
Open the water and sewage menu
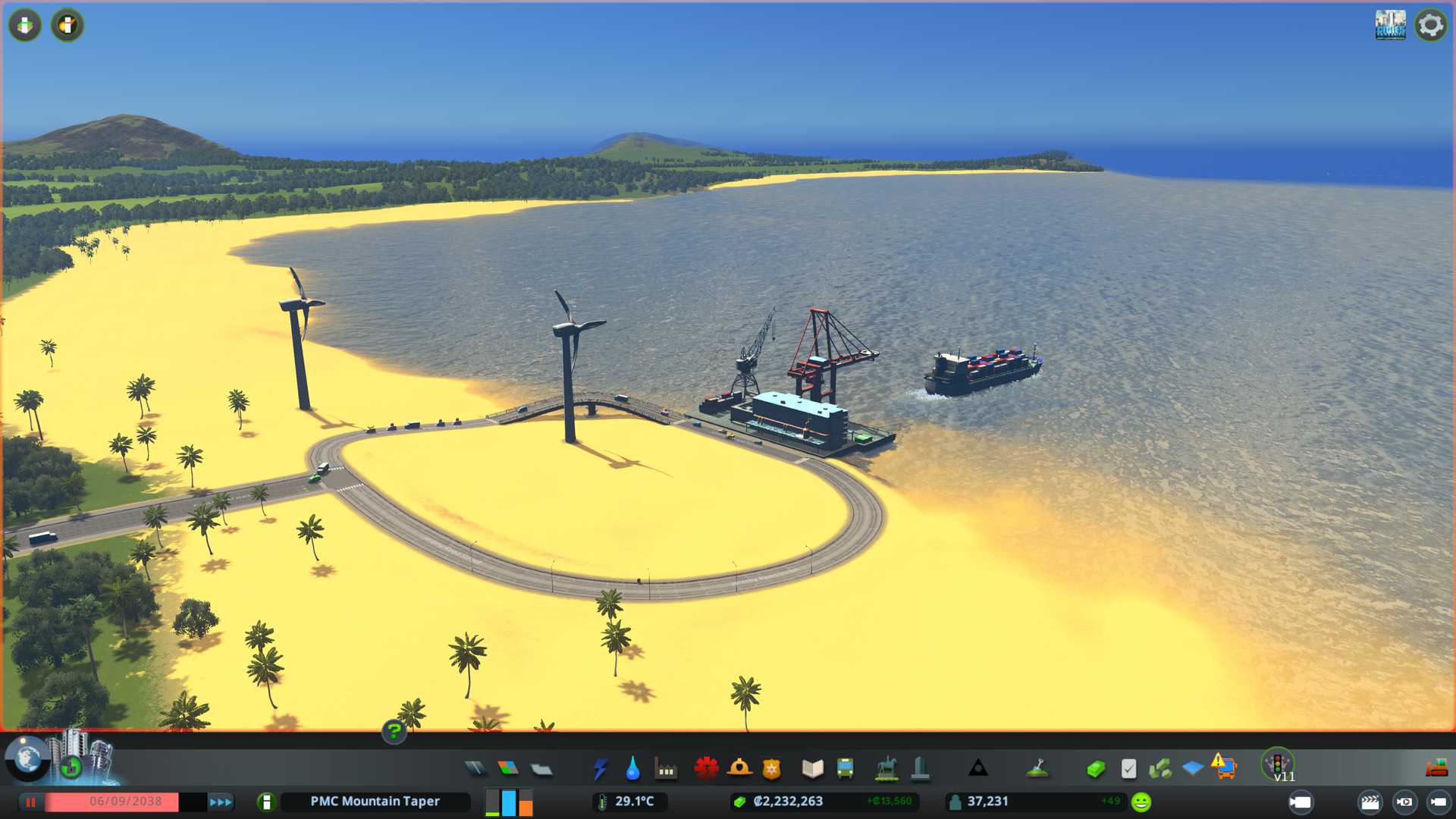(632, 769)
